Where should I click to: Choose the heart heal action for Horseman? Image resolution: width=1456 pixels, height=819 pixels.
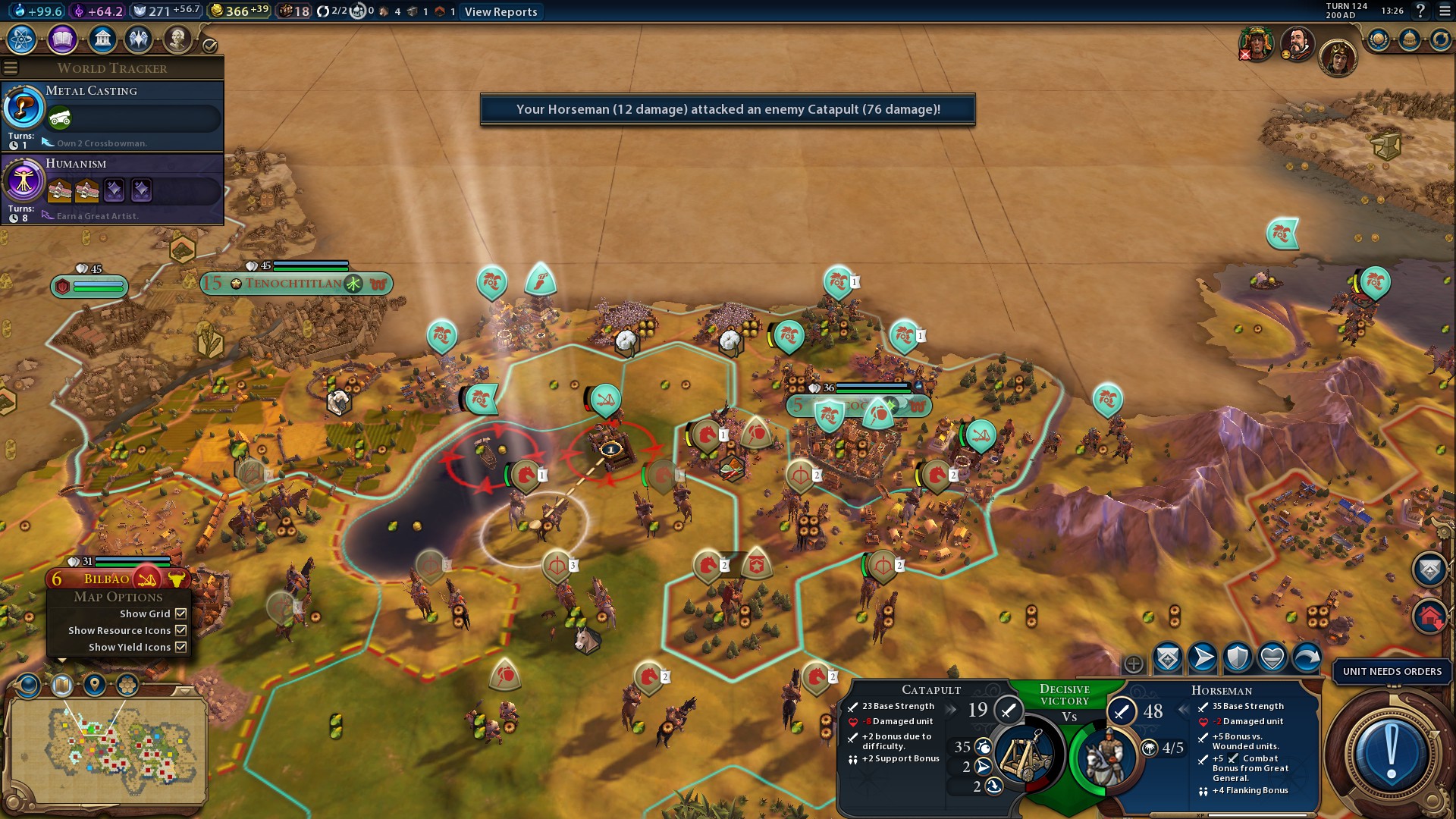point(1272,657)
